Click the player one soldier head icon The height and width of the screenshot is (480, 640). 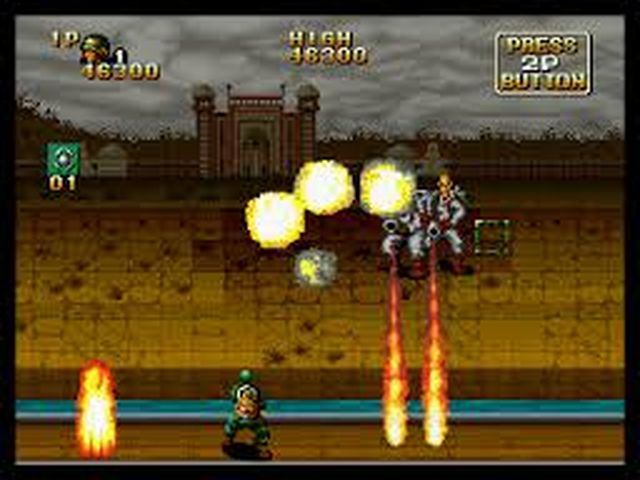(x=96, y=46)
